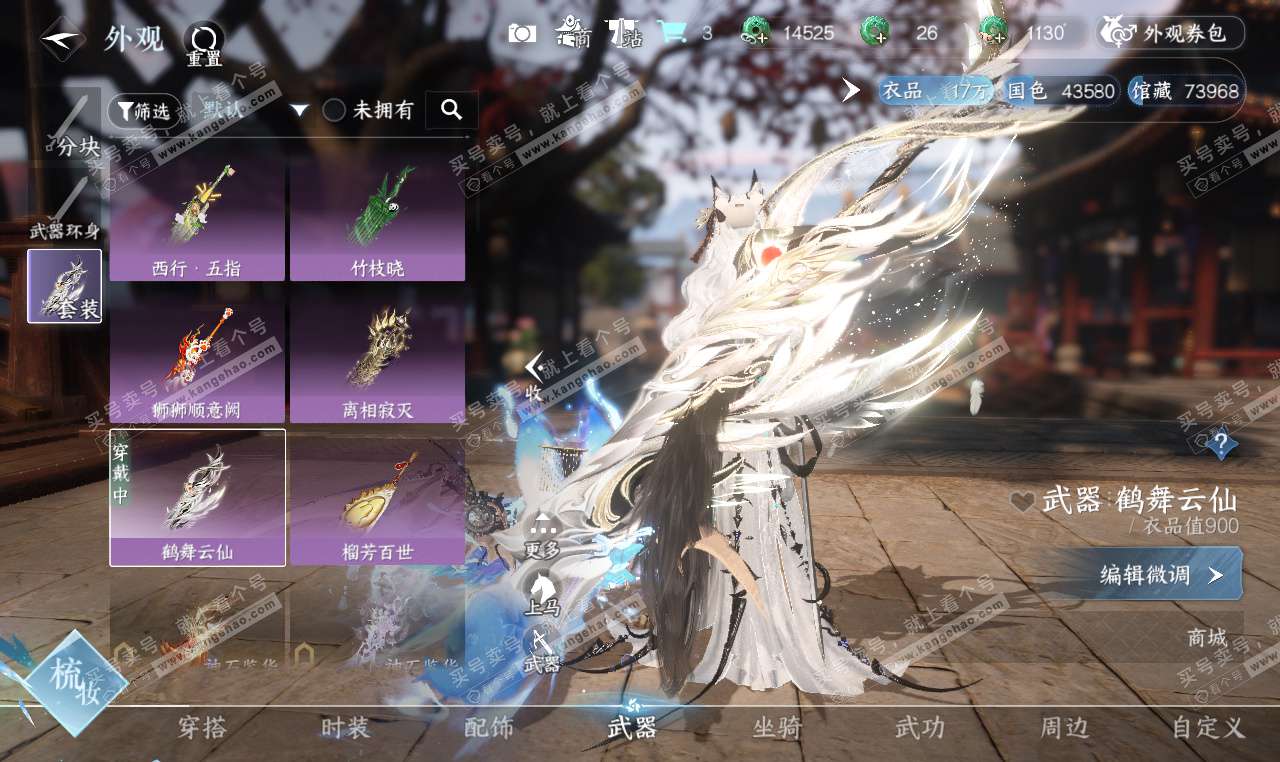Image resolution: width=1280 pixels, height=762 pixels.
Task: Go back with the top-left arrow
Action: (x=63, y=38)
